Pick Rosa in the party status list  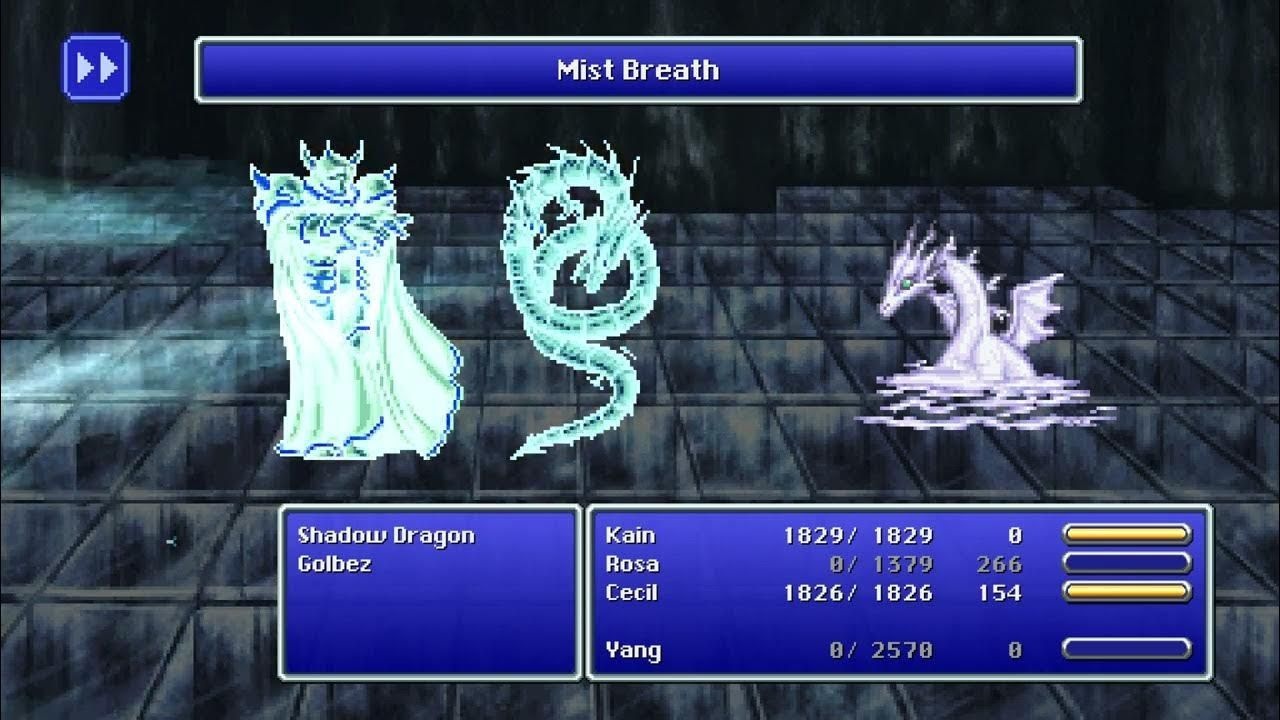(632, 564)
